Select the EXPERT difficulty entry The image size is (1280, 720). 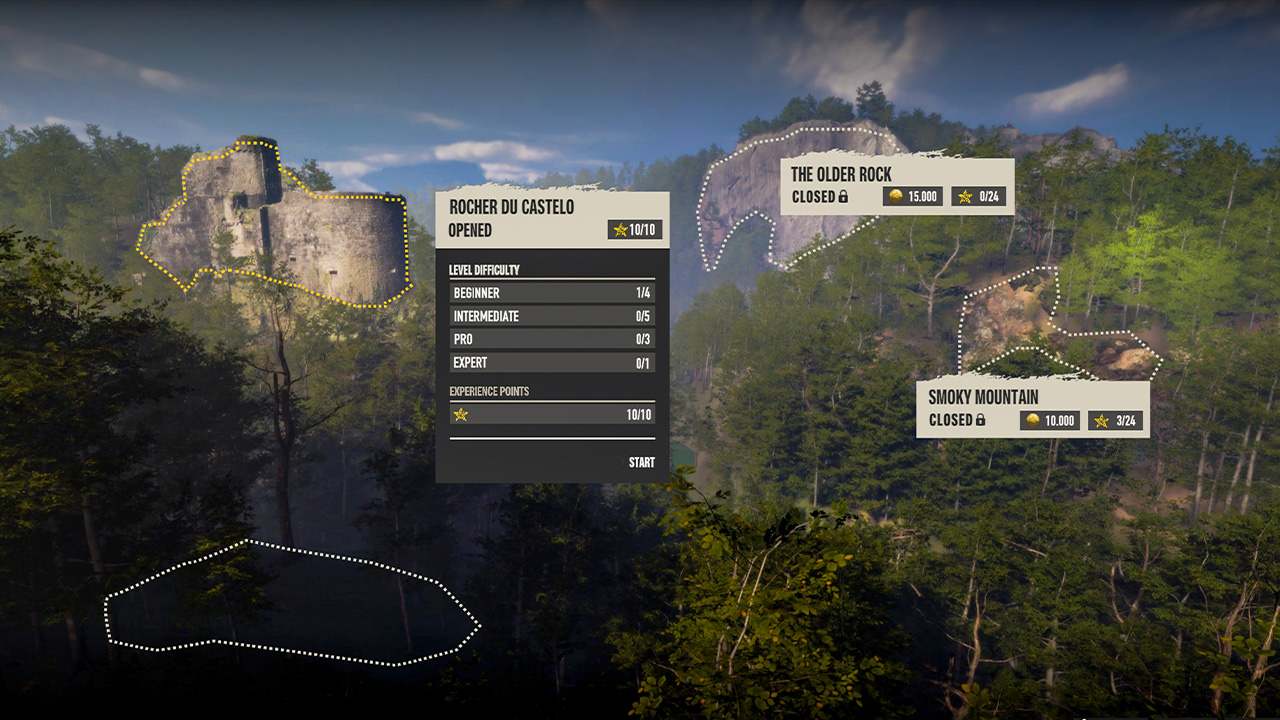coord(551,362)
